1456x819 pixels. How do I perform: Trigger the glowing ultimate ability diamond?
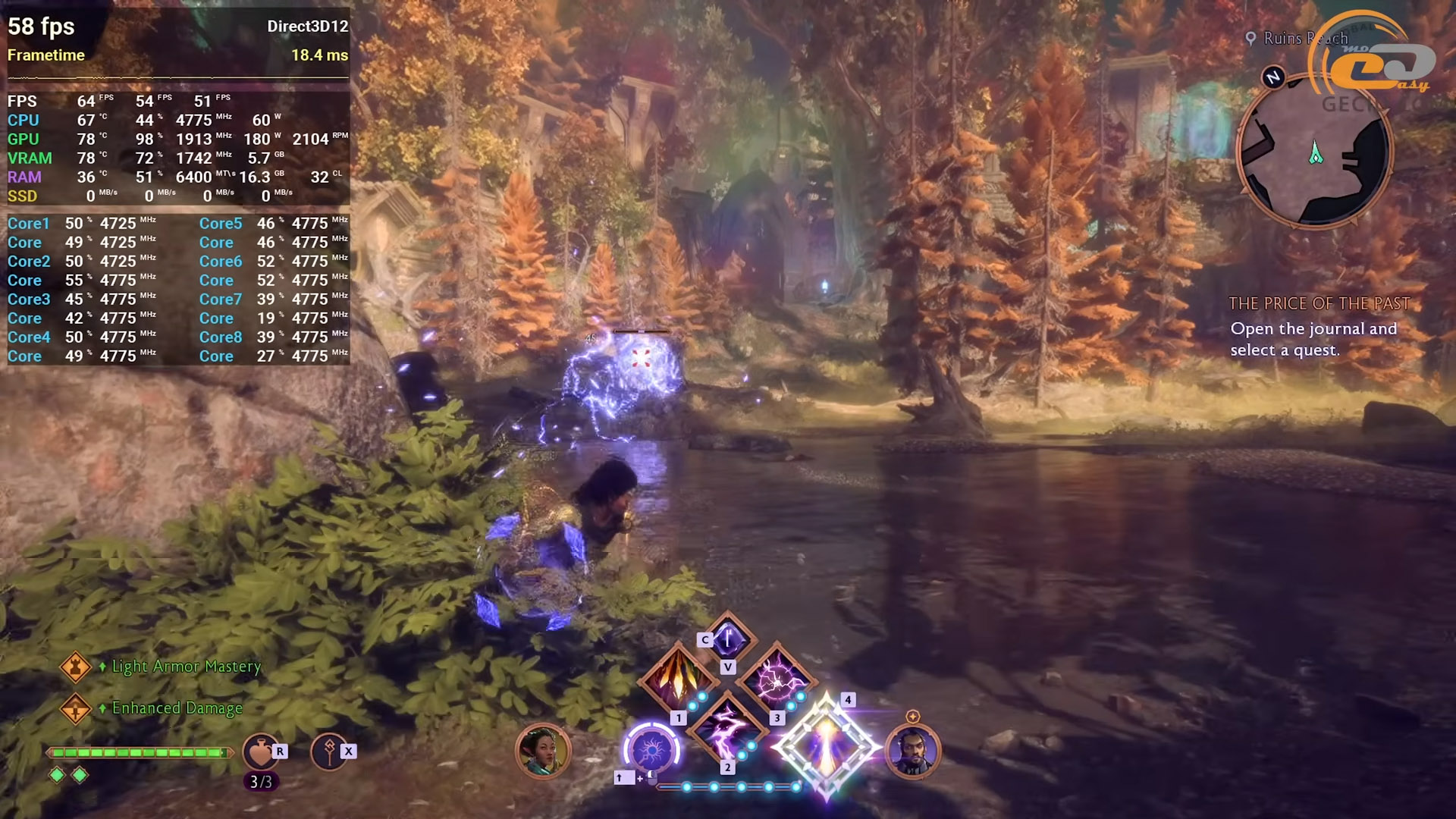click(826, 746)
